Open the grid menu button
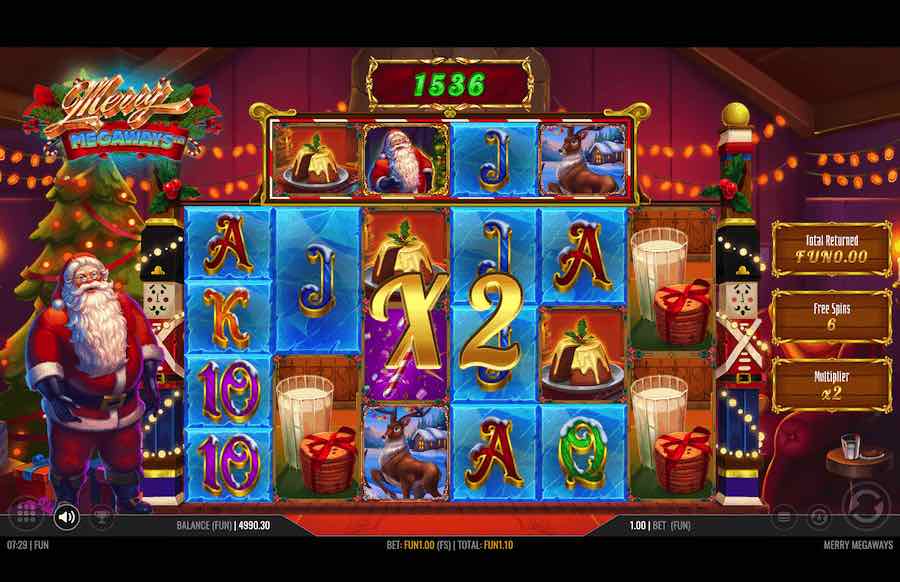 click(27, 517)
